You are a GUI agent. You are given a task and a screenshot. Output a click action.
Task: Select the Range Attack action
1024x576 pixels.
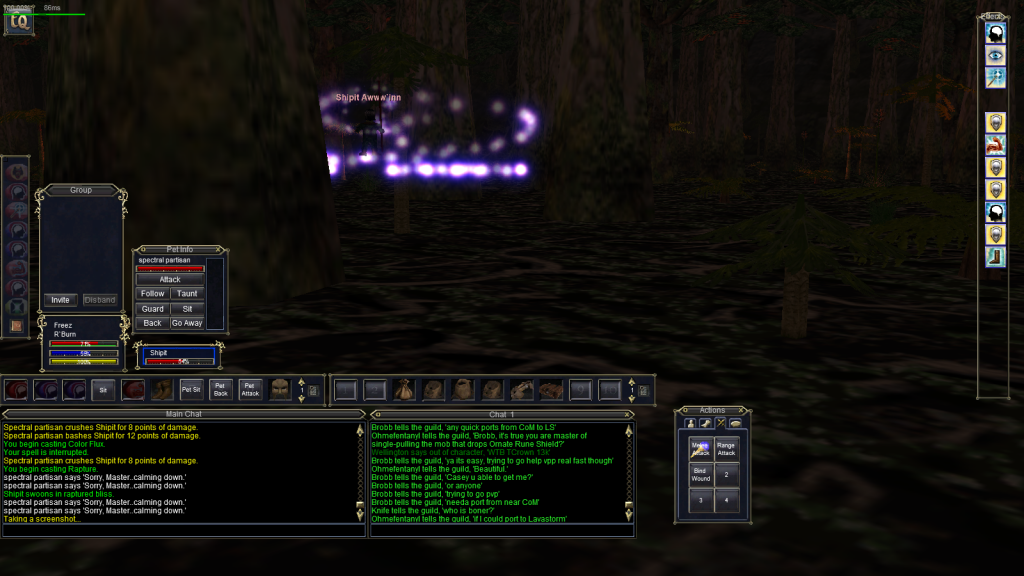pos(726,449)
